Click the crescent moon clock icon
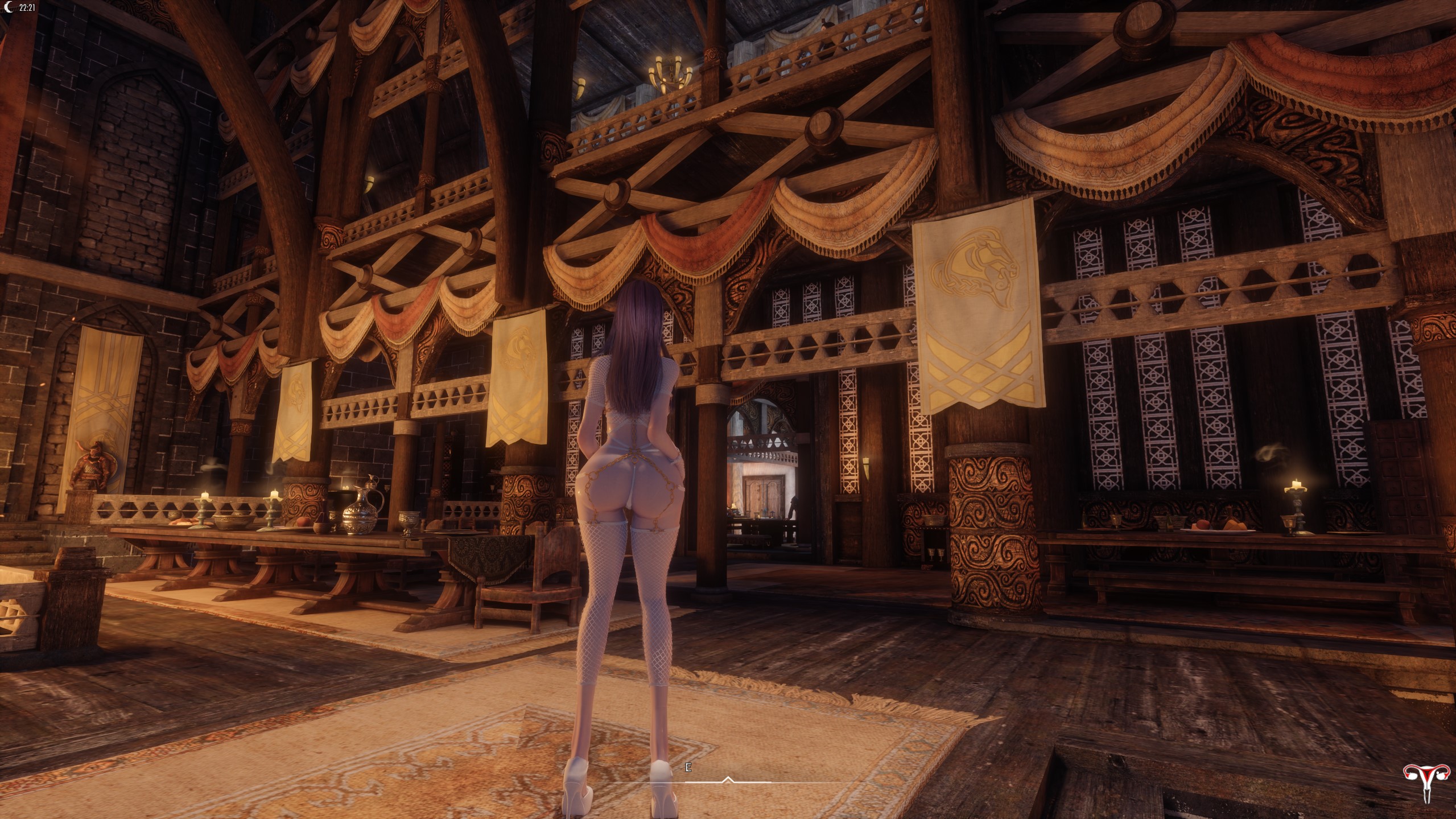 tap(9, 8)
